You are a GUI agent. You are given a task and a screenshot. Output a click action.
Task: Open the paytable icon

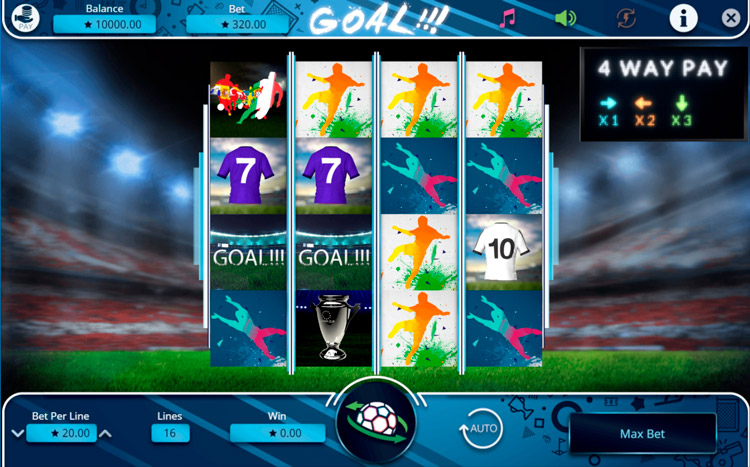(25, 18)
